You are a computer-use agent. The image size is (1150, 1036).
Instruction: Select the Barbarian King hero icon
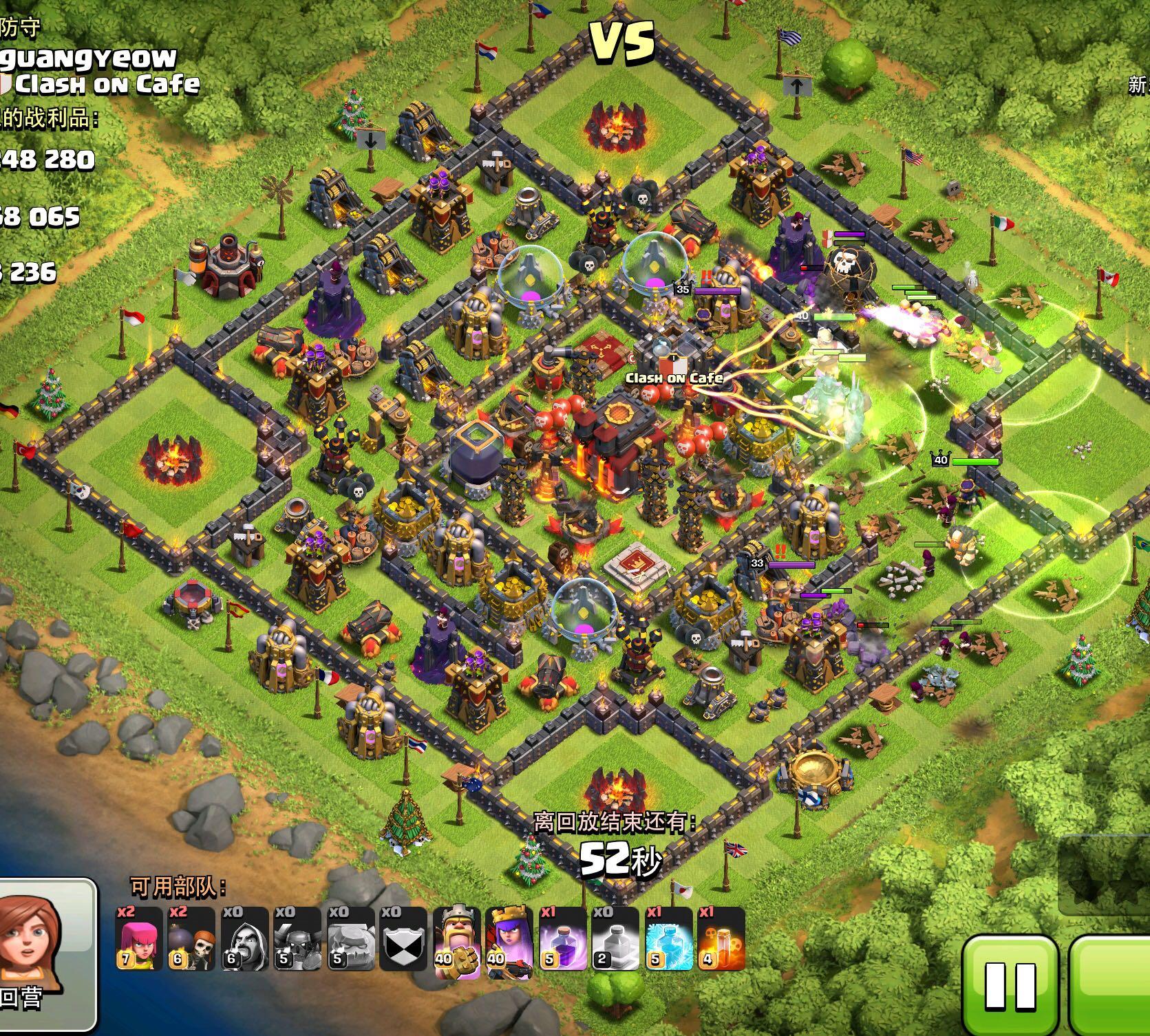457,939
